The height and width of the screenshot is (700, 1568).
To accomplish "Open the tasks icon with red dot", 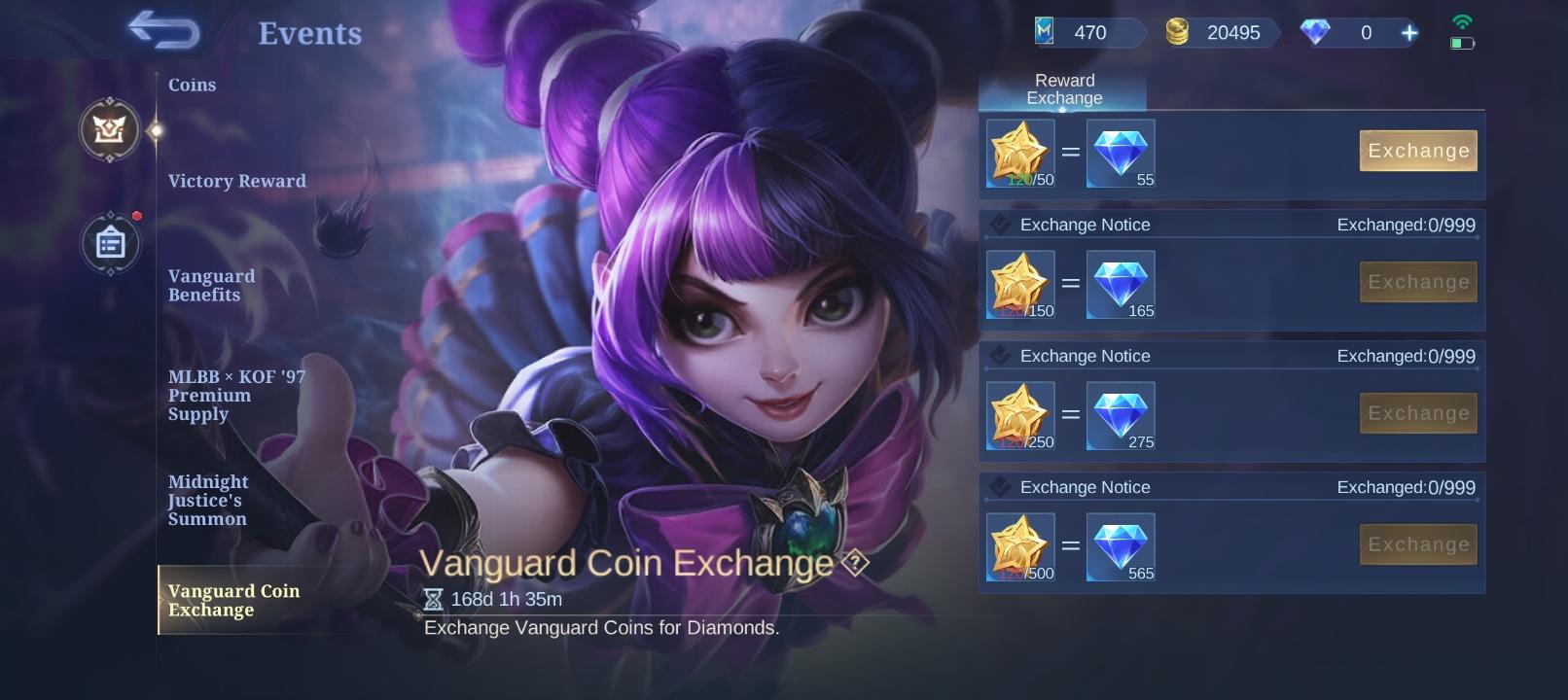I will 110,243.
